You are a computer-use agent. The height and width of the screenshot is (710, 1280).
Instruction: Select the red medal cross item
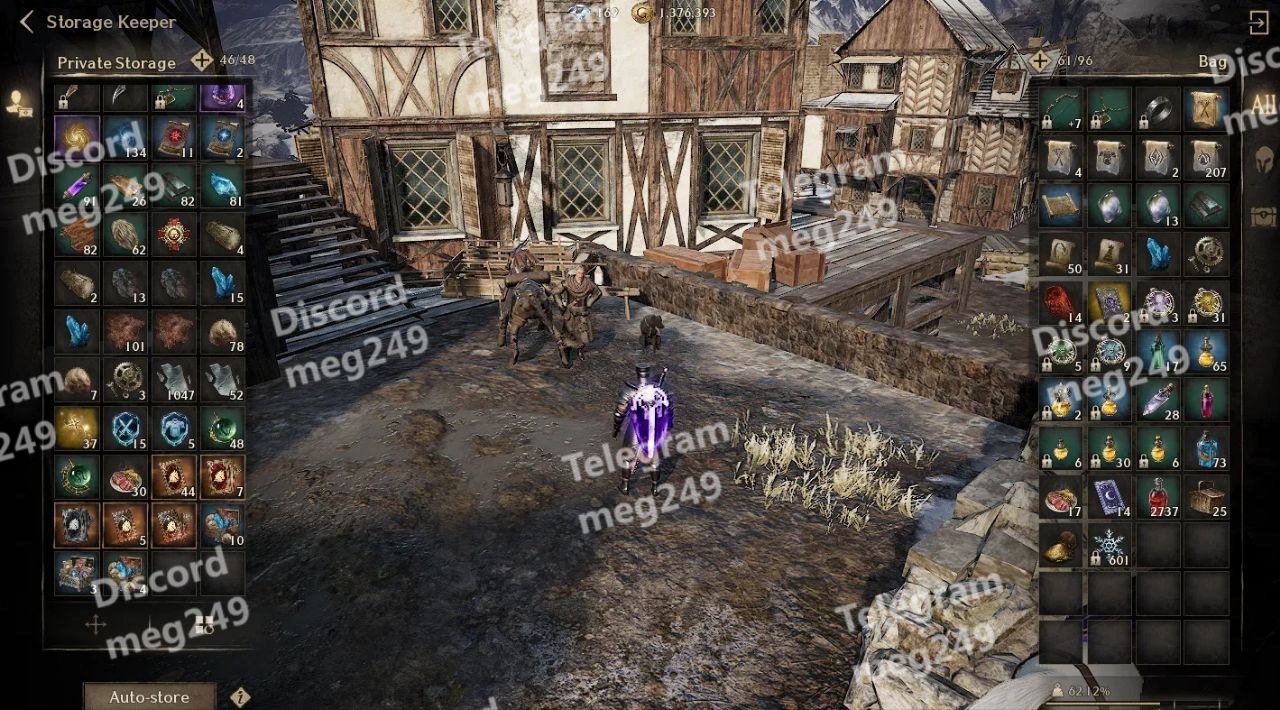[174, 235]
